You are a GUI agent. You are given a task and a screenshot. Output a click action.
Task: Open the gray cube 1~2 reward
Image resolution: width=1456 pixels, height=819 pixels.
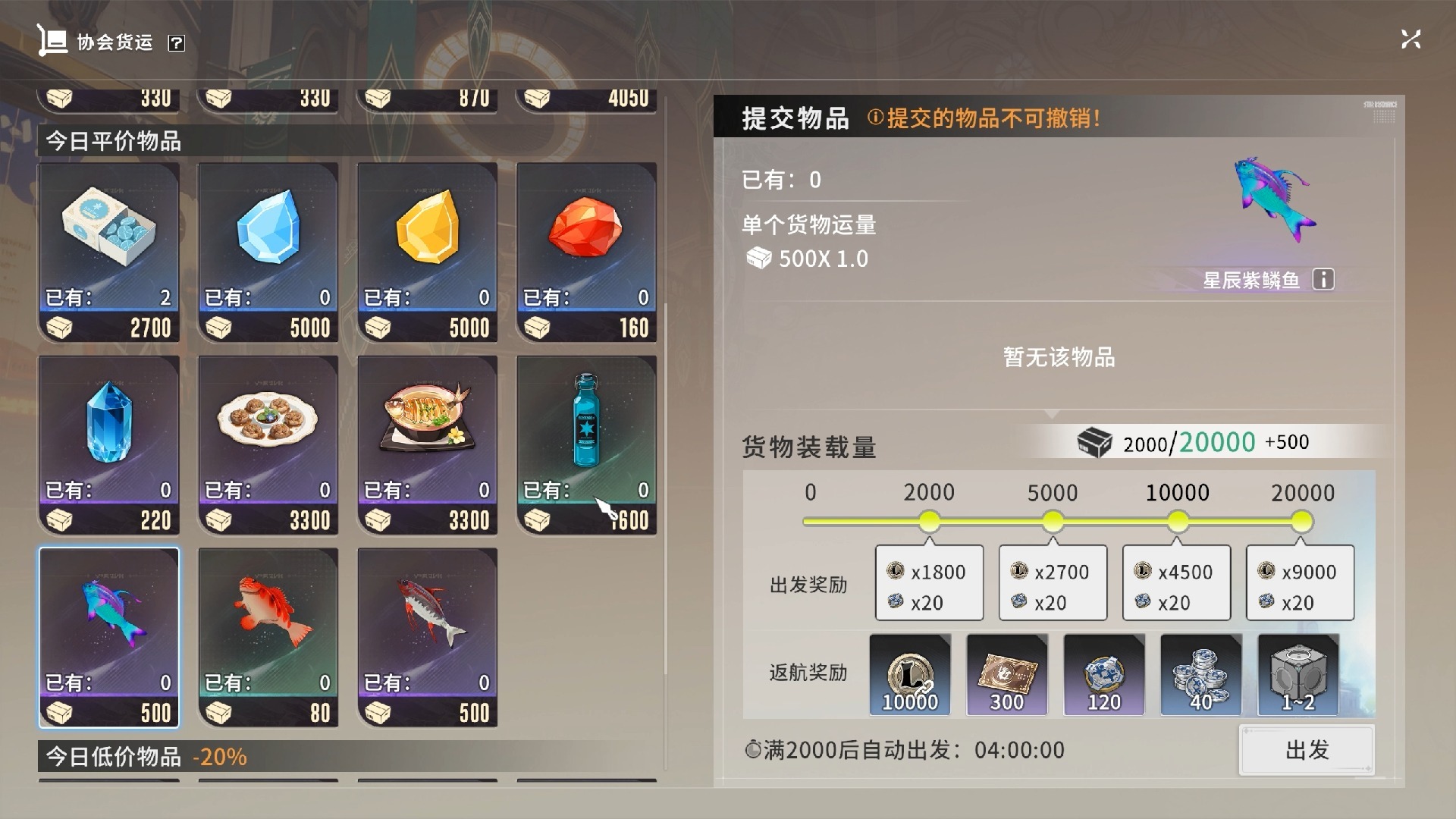pyautogui.click(x=1298, y=675)
